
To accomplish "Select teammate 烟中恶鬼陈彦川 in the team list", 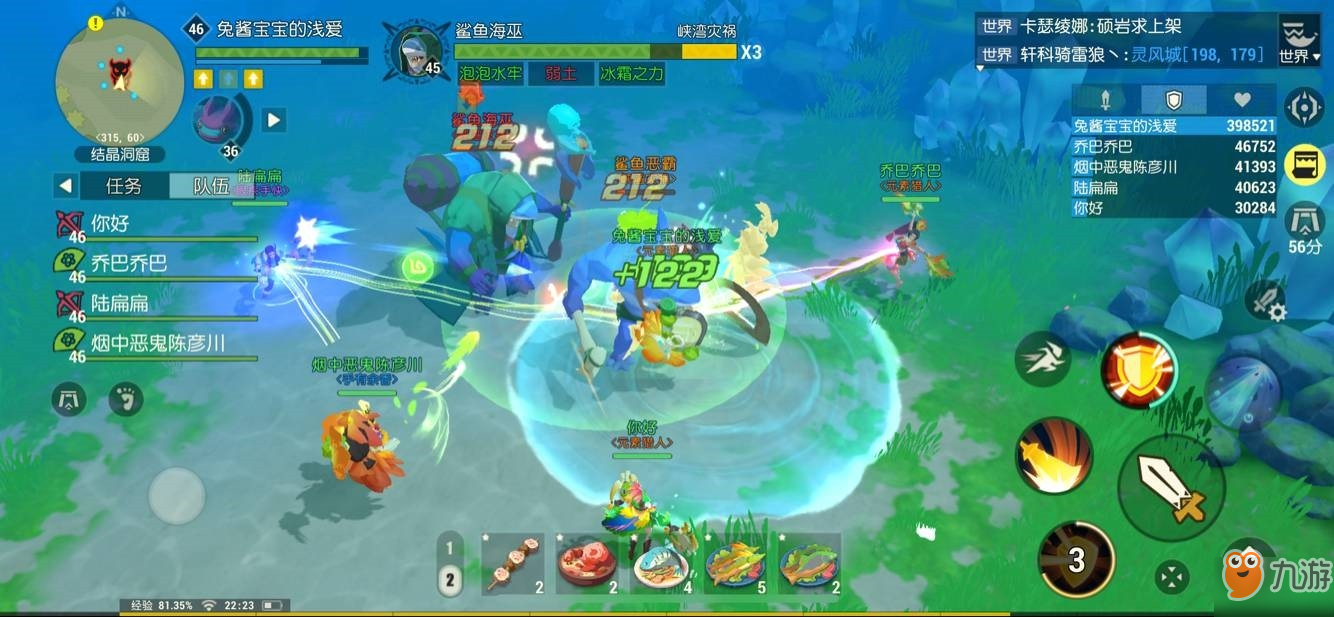I will pos(158,343).
